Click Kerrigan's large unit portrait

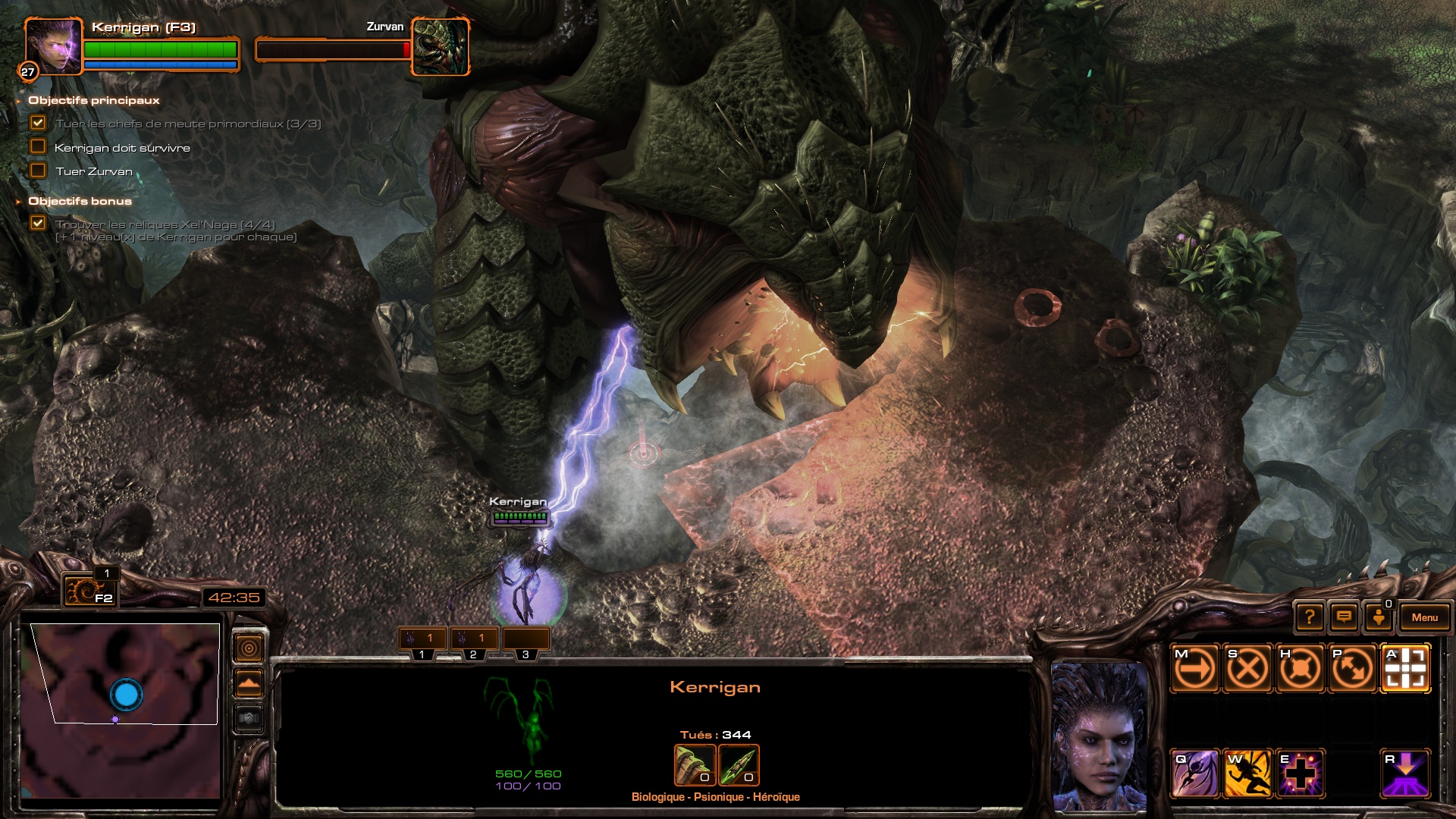(1099, 736)
